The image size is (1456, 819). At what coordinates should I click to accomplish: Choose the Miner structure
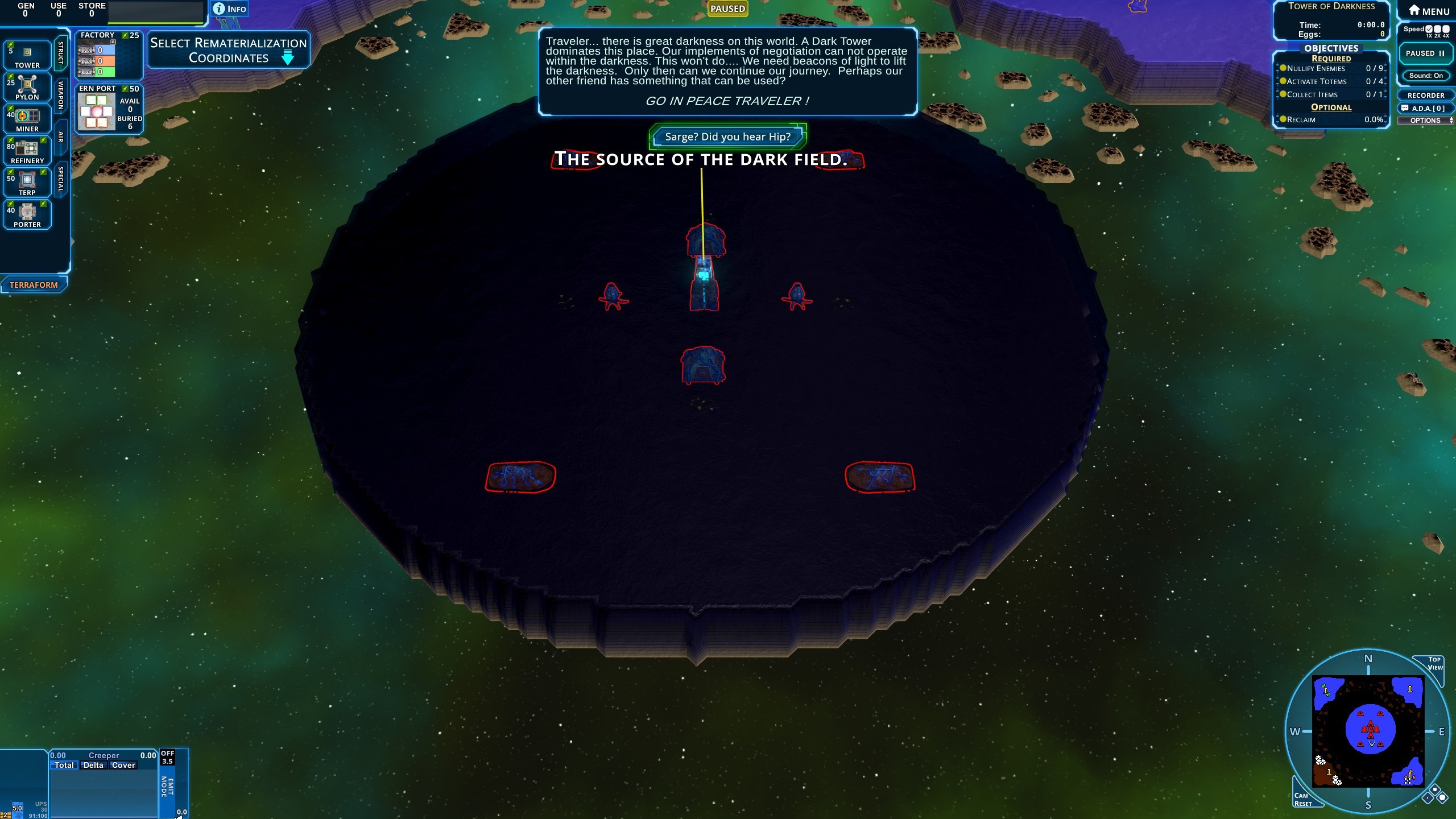[x=27, y=119]
